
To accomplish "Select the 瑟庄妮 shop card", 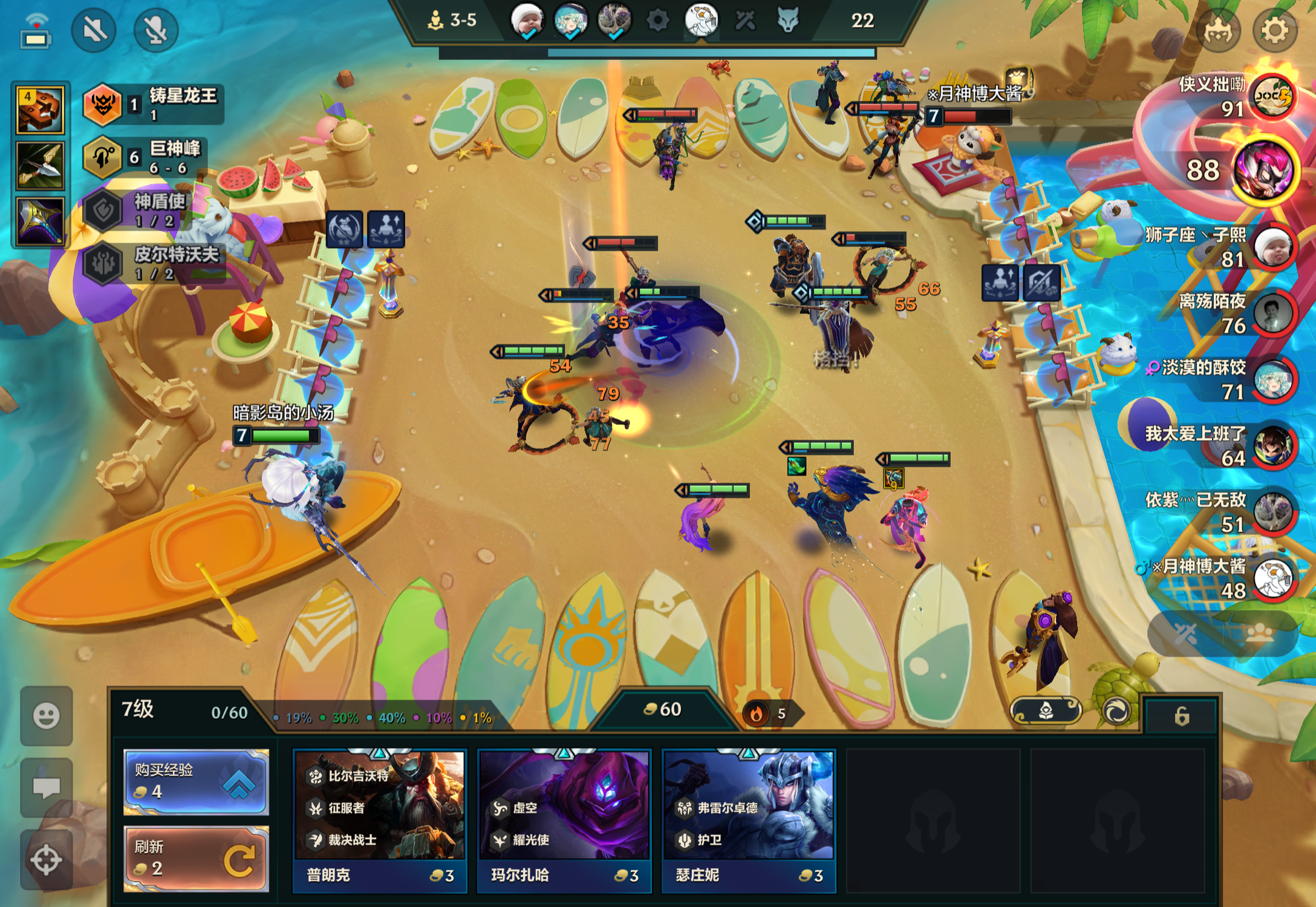I will point(748,821).
